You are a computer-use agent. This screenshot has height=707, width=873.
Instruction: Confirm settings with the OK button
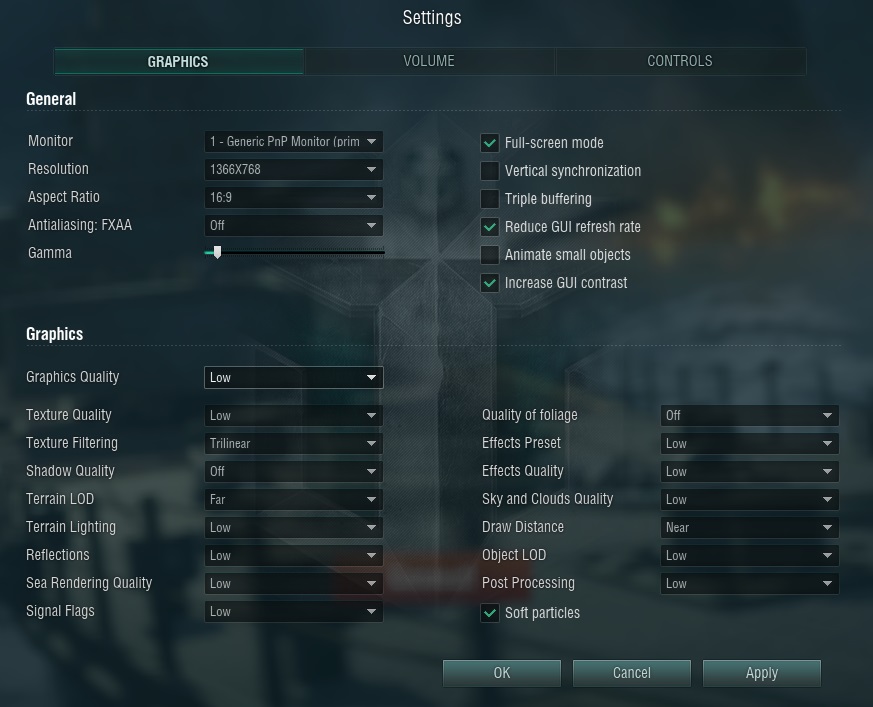click(502, 673)
